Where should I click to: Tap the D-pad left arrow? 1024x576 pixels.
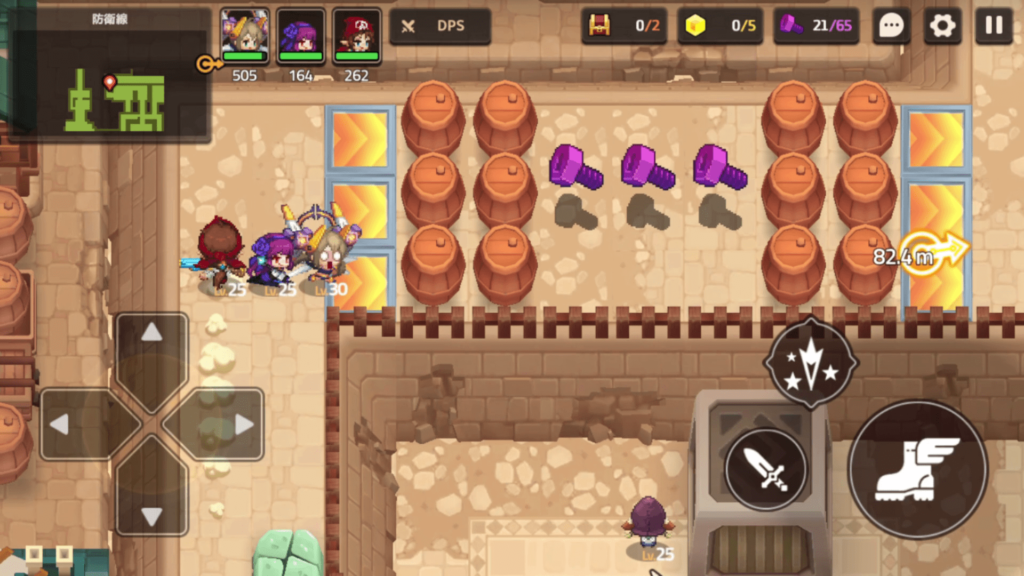pyautogui.click(x=73, y=424)
